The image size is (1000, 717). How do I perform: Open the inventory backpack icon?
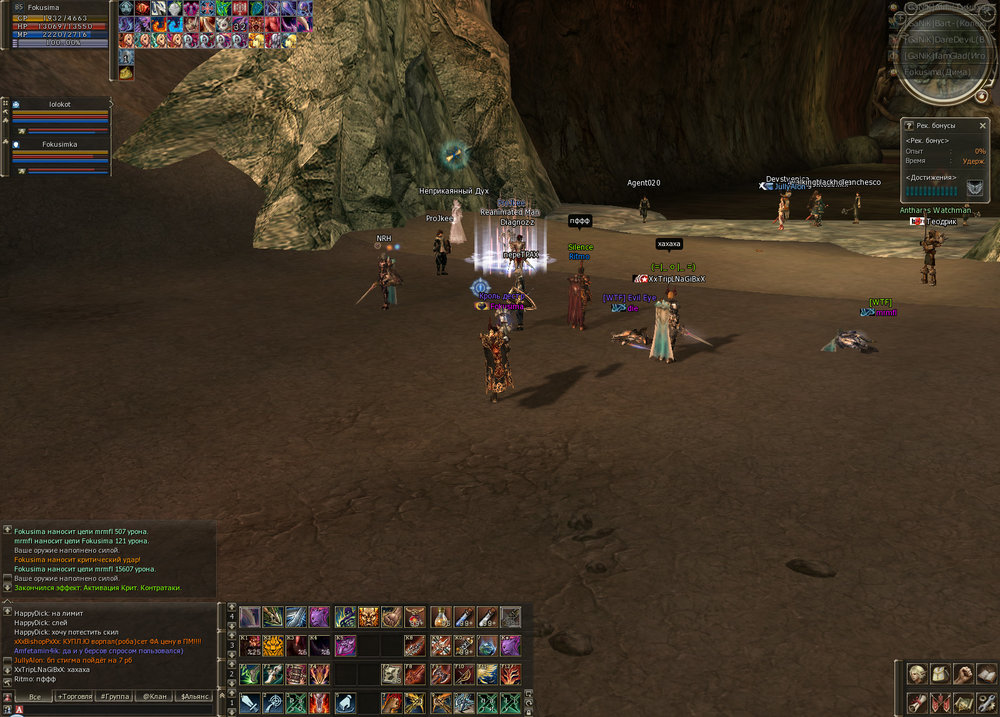click(940, 674)
